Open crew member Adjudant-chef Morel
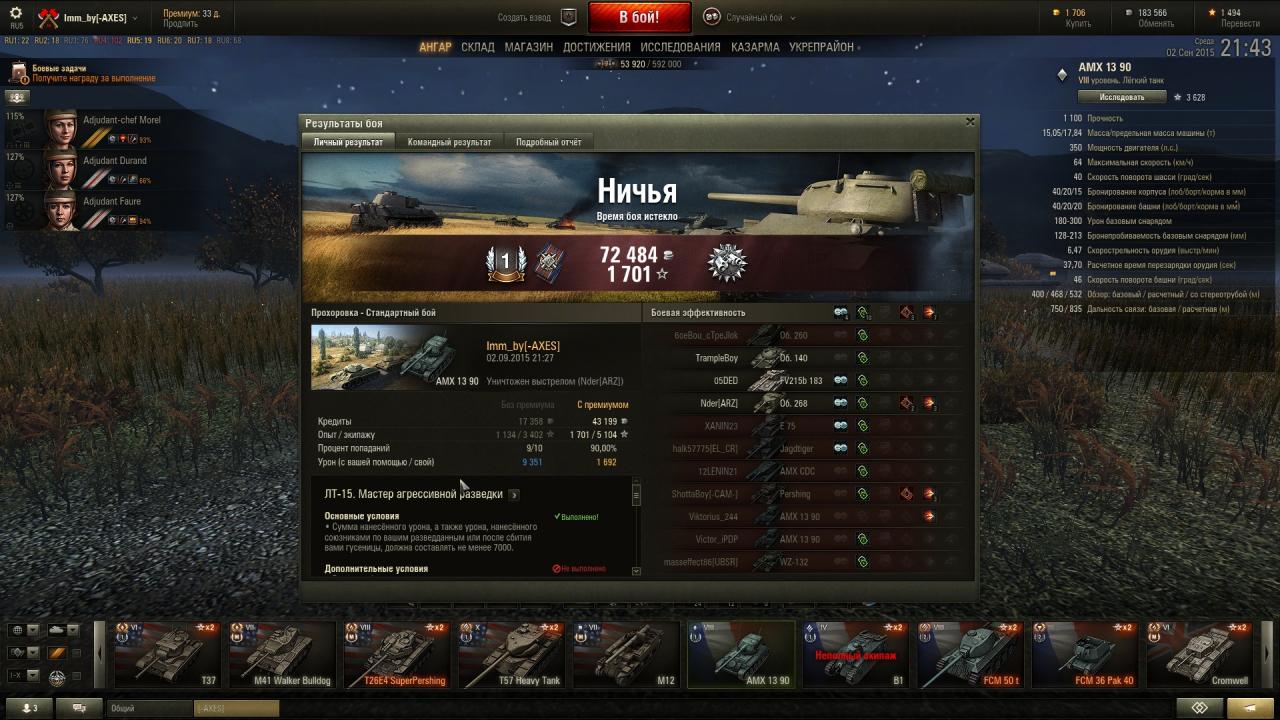Screen dimensions: 1280x720 [121, 120]
